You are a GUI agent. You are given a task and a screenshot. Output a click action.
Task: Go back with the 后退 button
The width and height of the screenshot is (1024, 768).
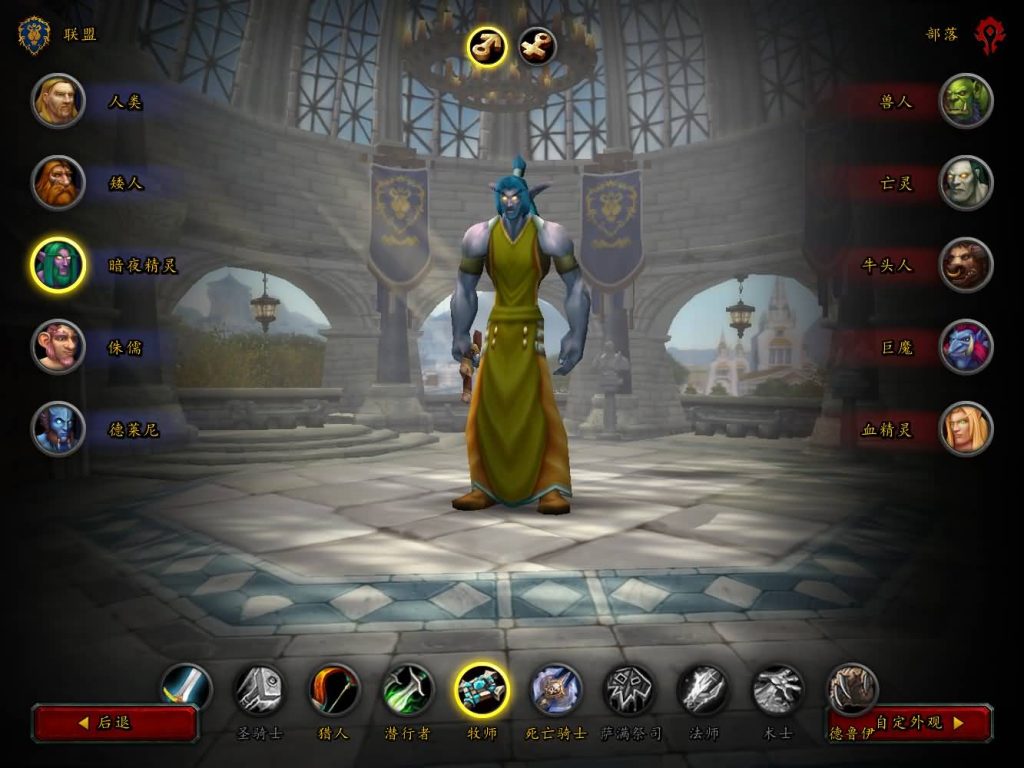coord(115,722)
